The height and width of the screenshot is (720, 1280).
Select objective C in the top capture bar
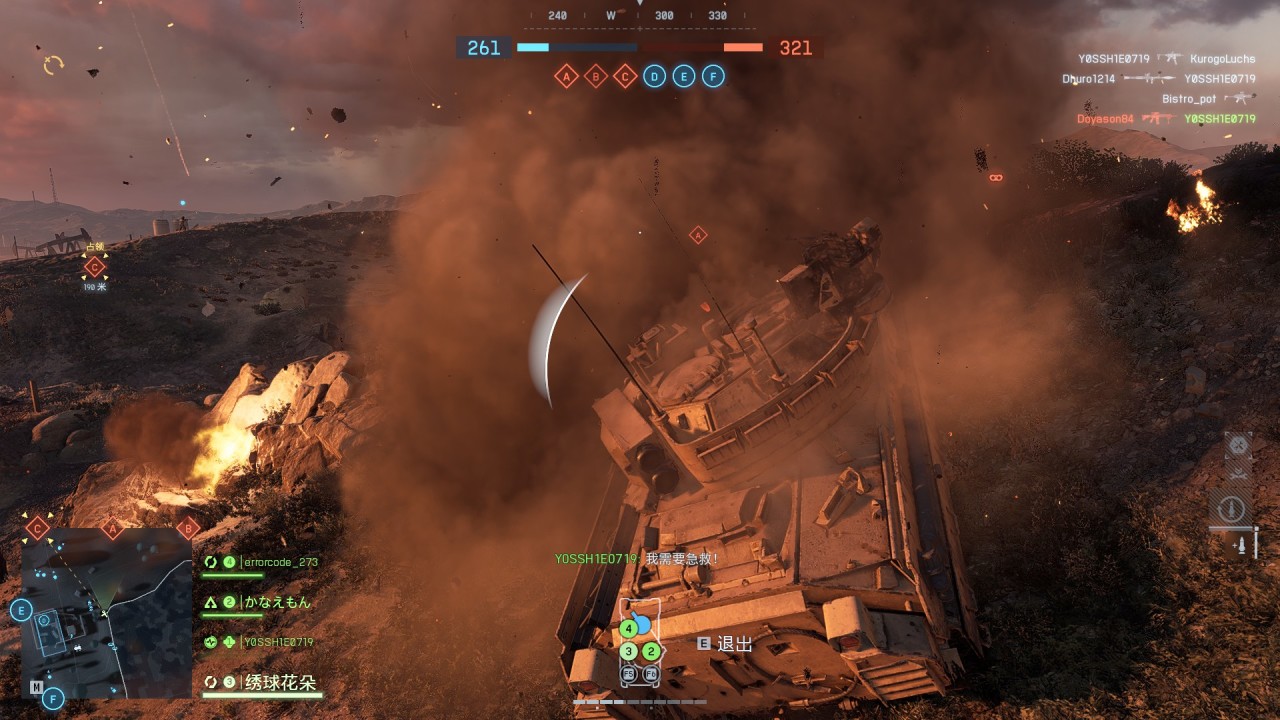point(625,76)
